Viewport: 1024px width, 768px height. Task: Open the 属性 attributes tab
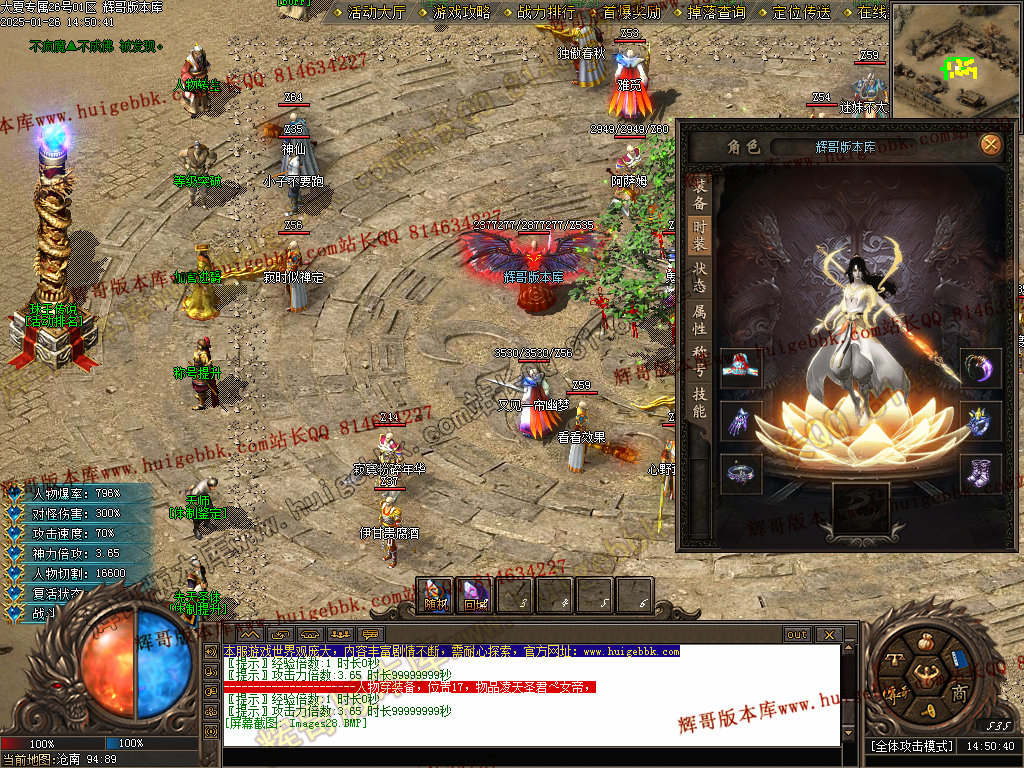(x=700, y=319)
